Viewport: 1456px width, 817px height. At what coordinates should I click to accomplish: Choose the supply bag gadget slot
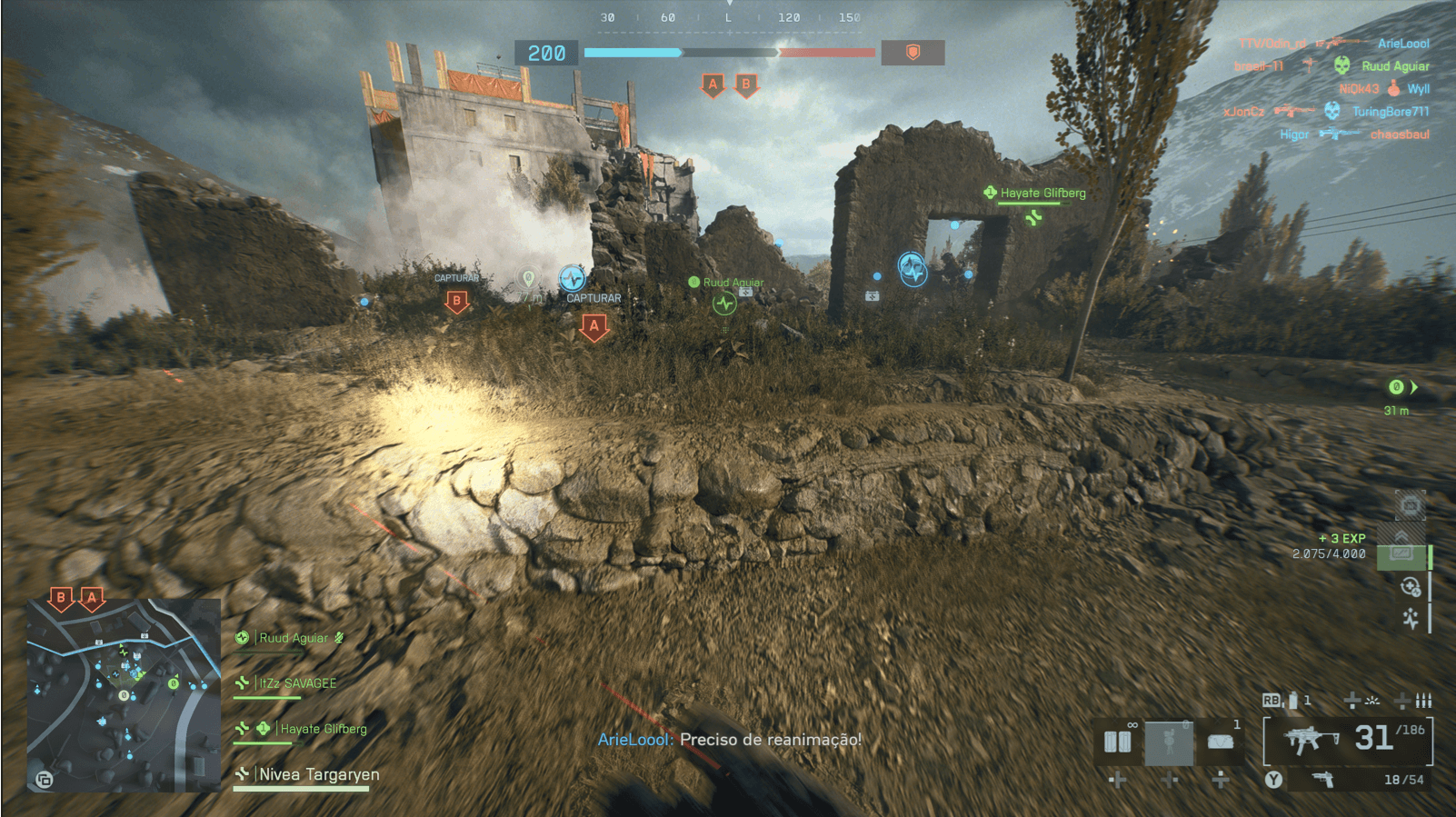1220,742
